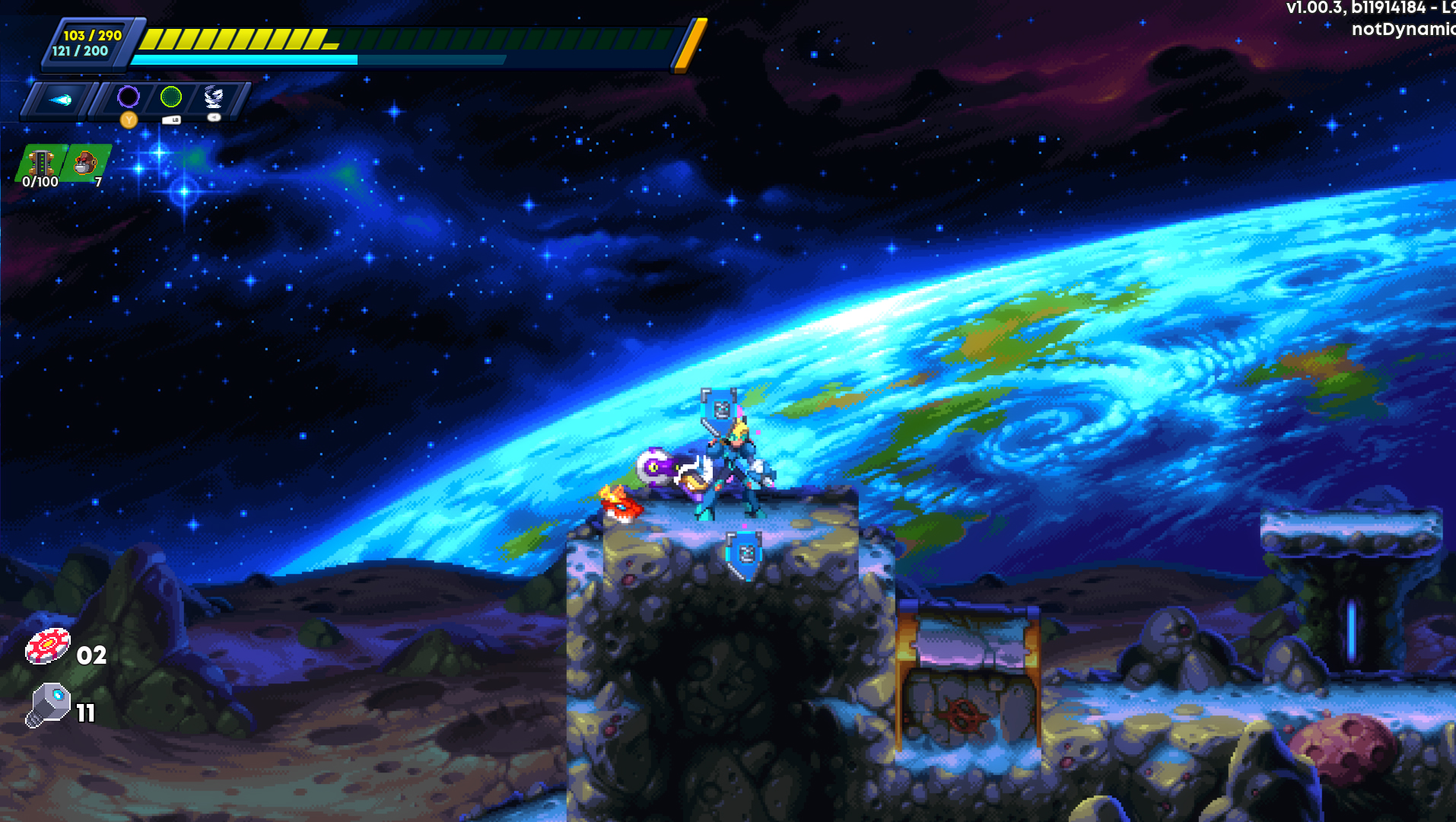Image resolution: width=1456 pixels, height=822 pixels.
Task: Click the notDynamic player name label
Action: pos(1402,30)
